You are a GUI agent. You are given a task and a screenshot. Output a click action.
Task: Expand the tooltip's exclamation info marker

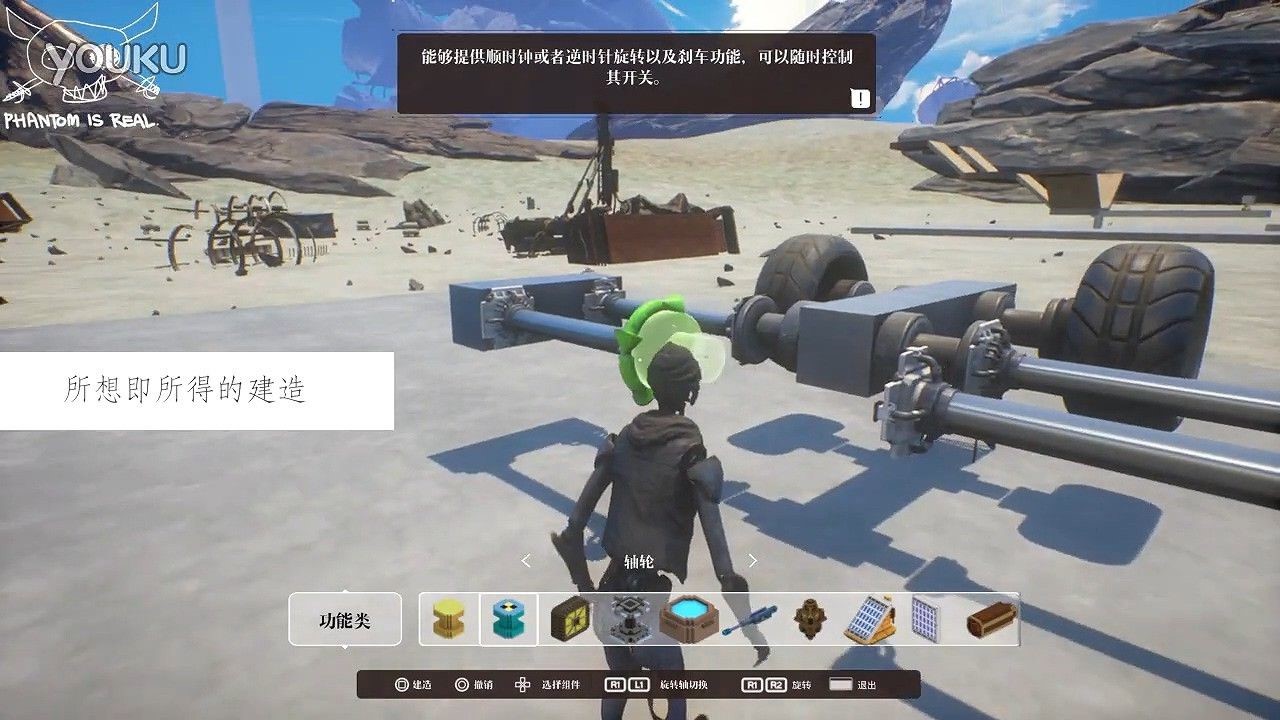(858, 100)
